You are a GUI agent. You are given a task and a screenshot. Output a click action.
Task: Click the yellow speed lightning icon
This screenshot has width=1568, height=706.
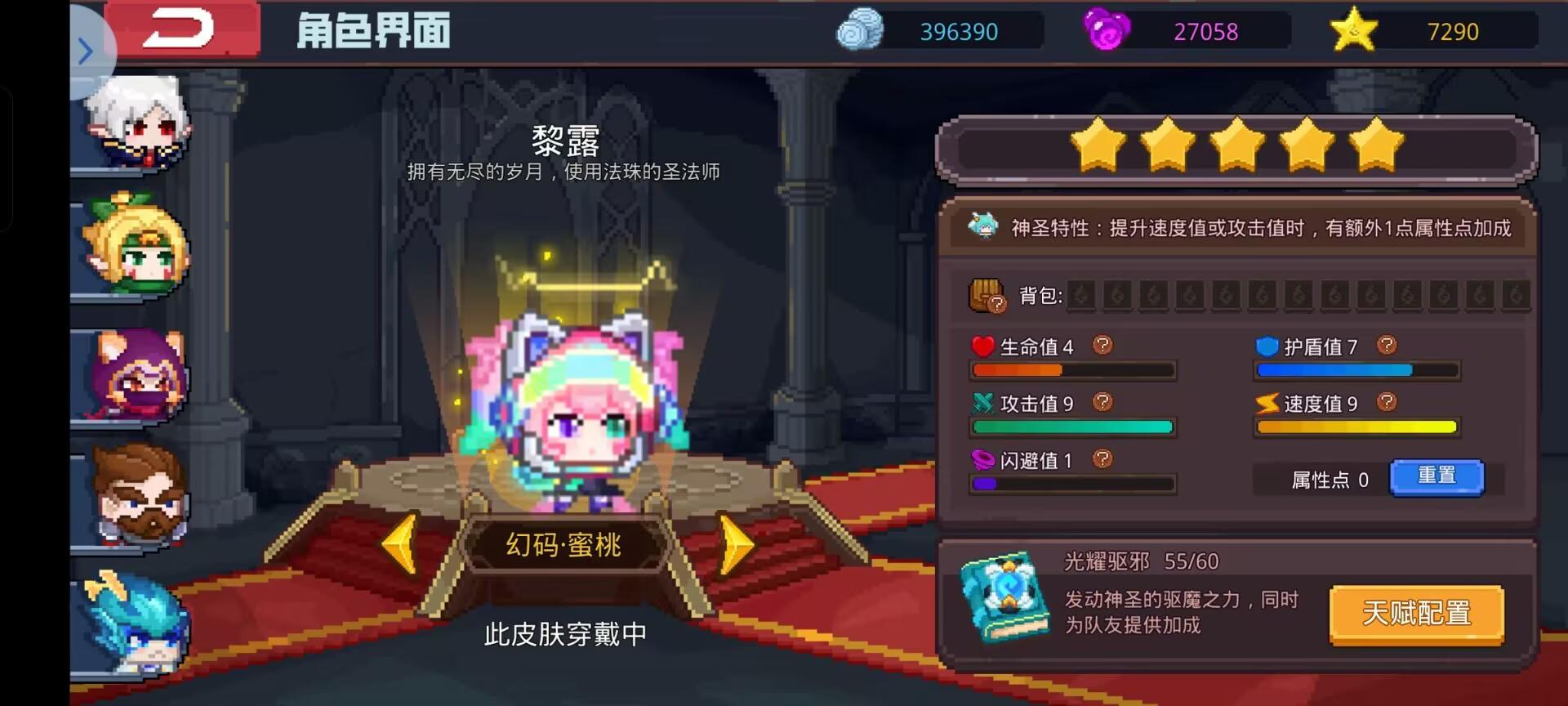[1268, 402]
